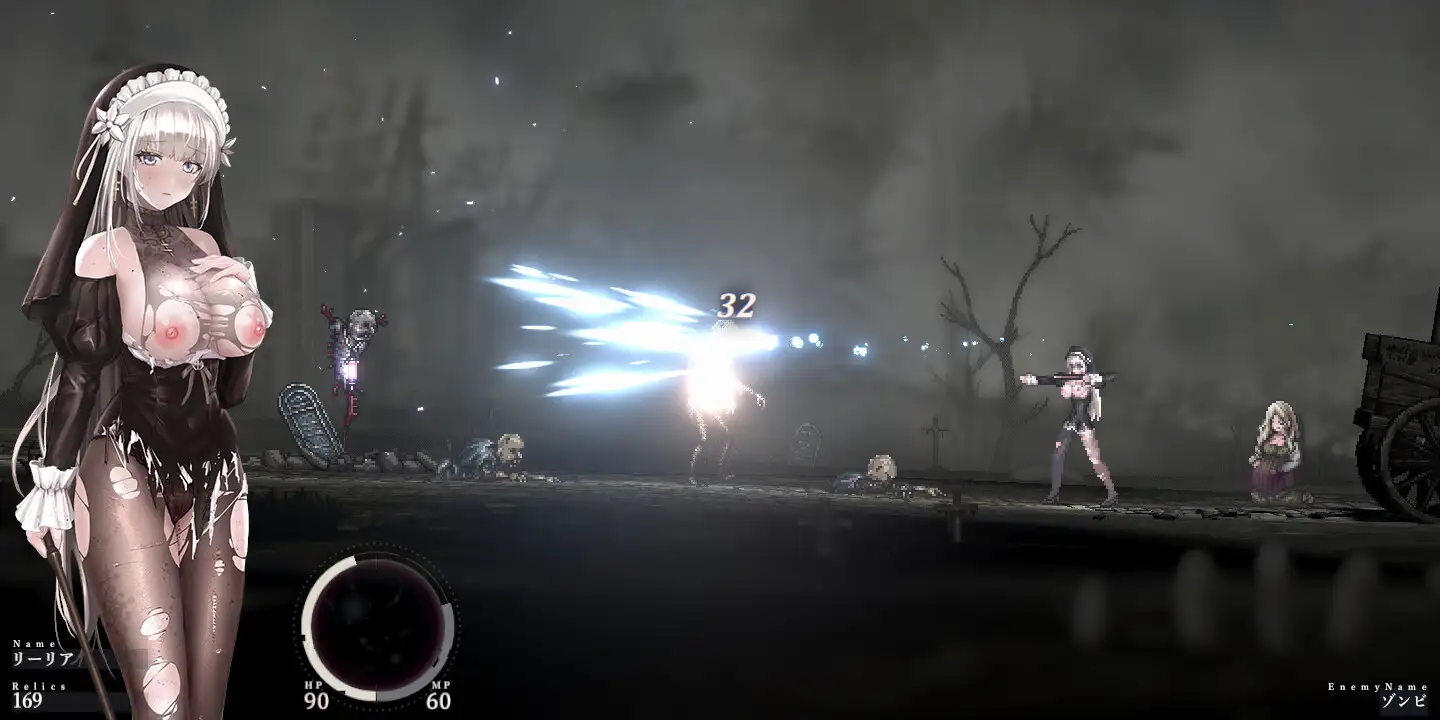This screenshot has width=1440, height=720.
Task: Click the Relics 169 counter
Action: click(30, 702)
